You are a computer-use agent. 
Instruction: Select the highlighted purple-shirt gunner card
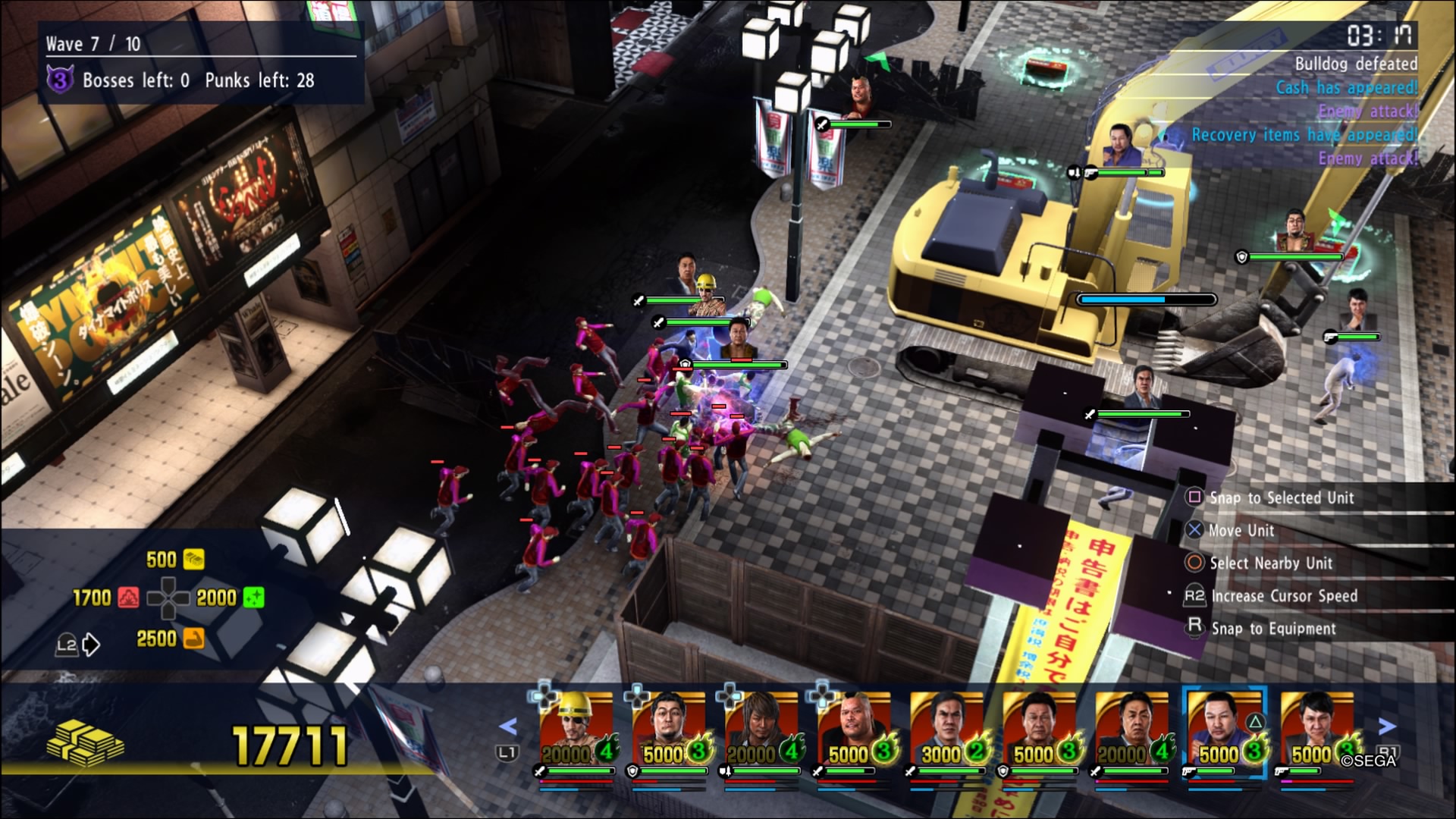pos(1225,732)
